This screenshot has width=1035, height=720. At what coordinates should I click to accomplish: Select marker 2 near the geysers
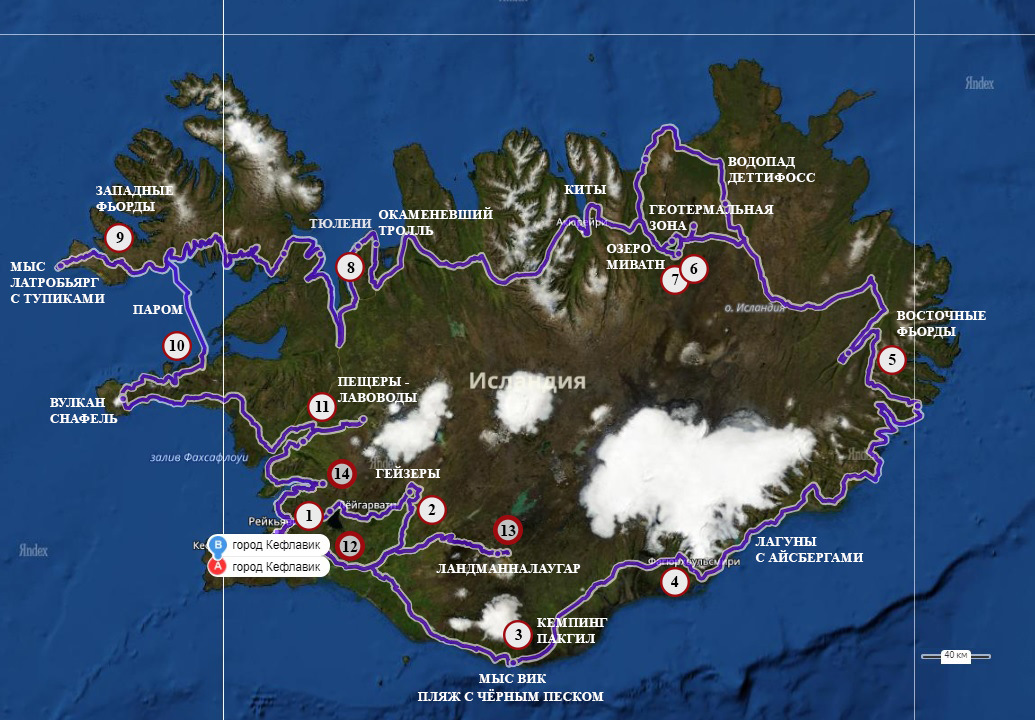click(x=431, y=510)
